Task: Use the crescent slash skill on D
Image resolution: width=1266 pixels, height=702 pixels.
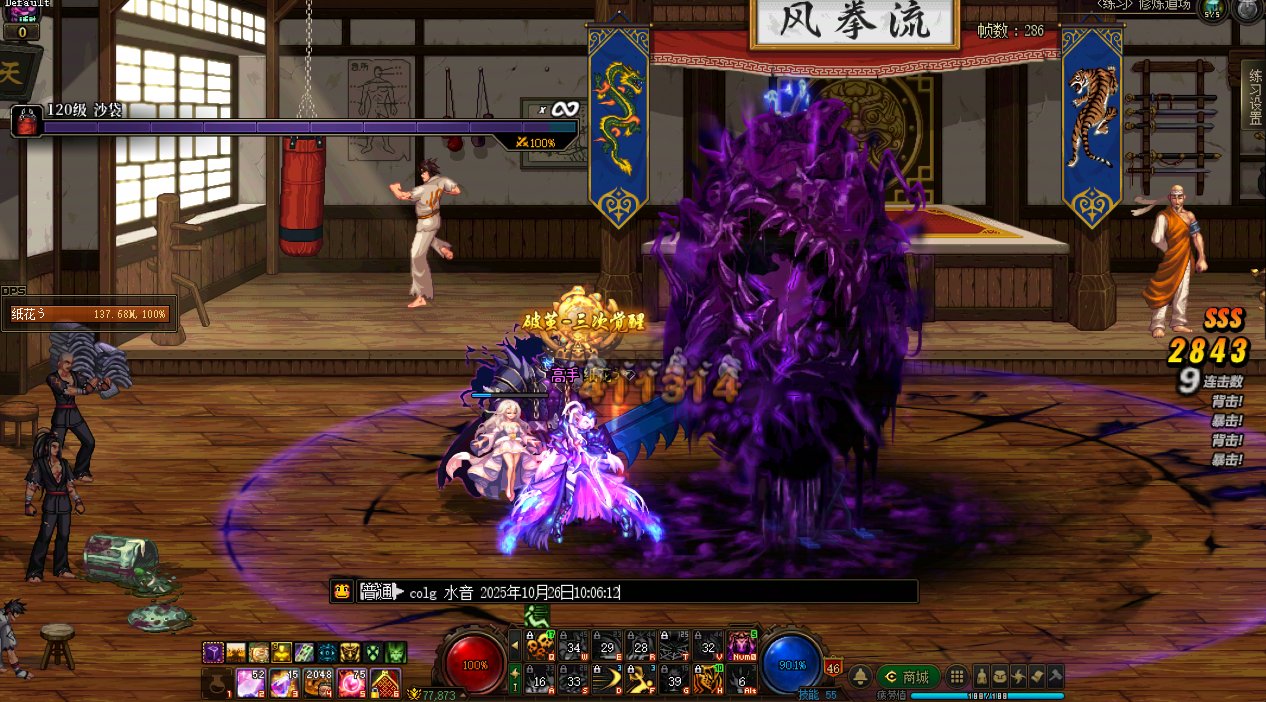Action: (607, 679)
